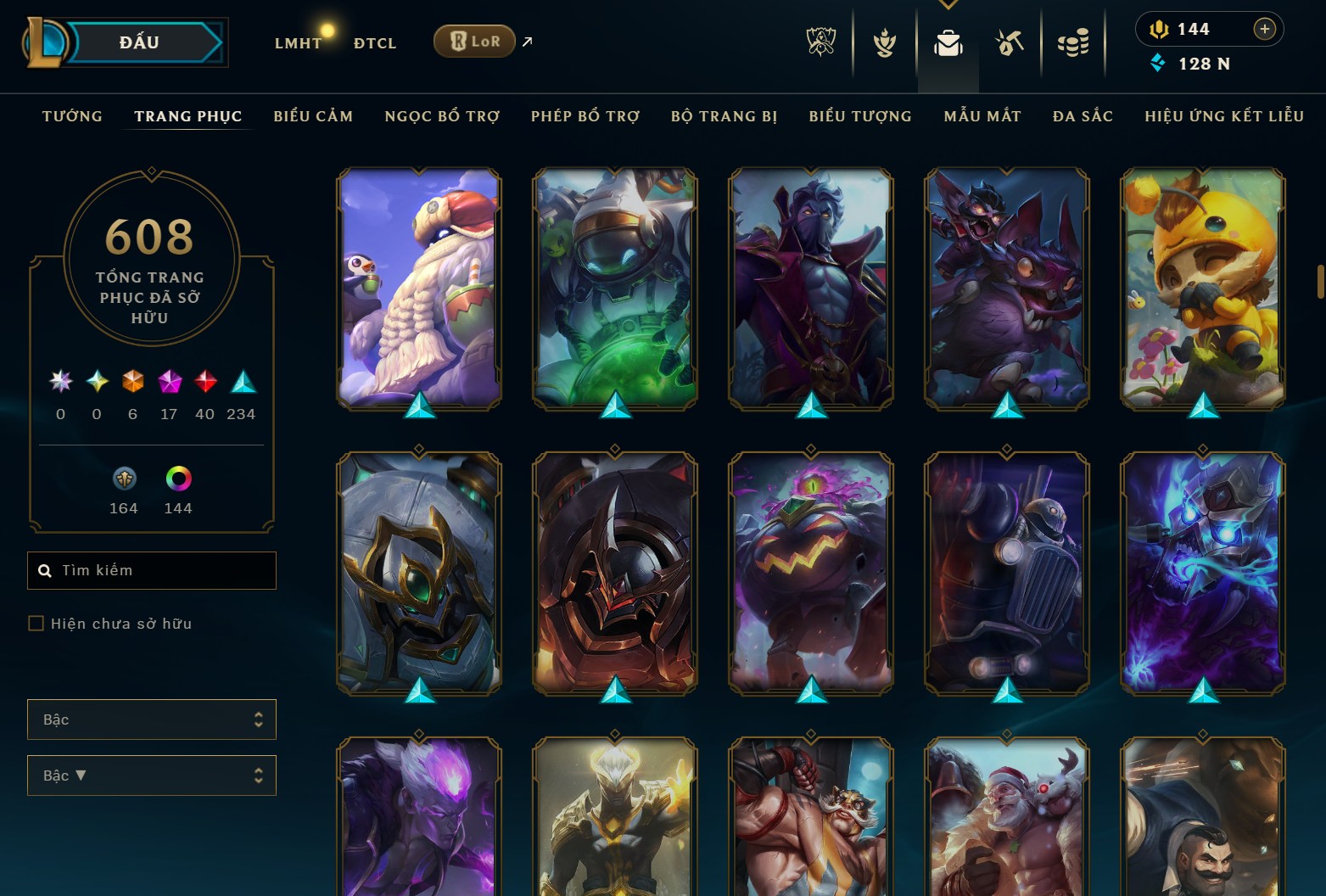Collapse the chevron above the navigation bar
The width and height of the screenshot is (1326, 896).
tap(948, 5)
